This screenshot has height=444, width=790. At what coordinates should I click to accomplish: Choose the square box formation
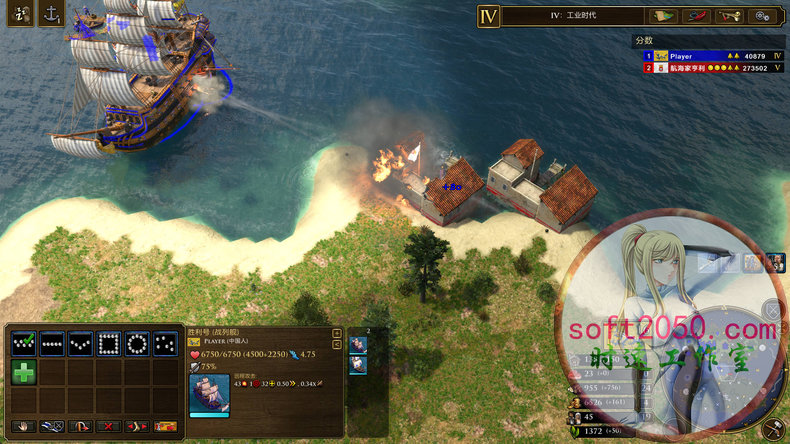click(x=108, y=344)
